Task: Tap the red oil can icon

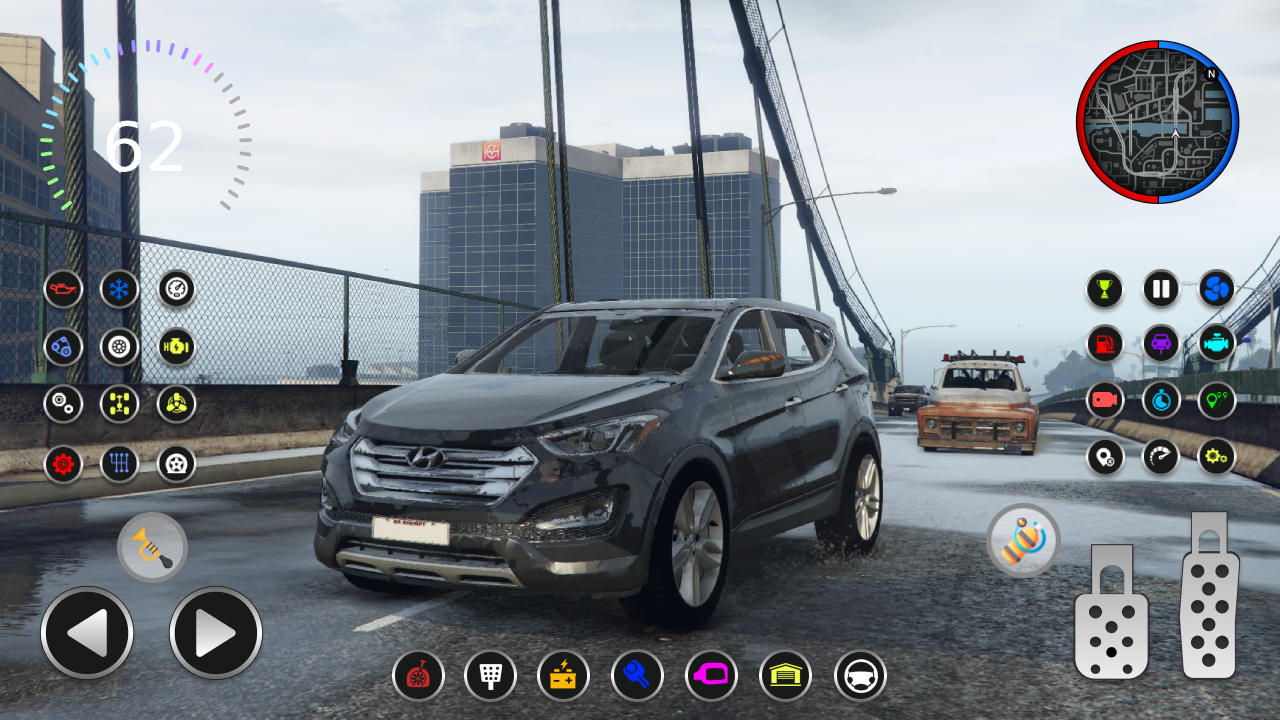Action: [x=63, y=289]
